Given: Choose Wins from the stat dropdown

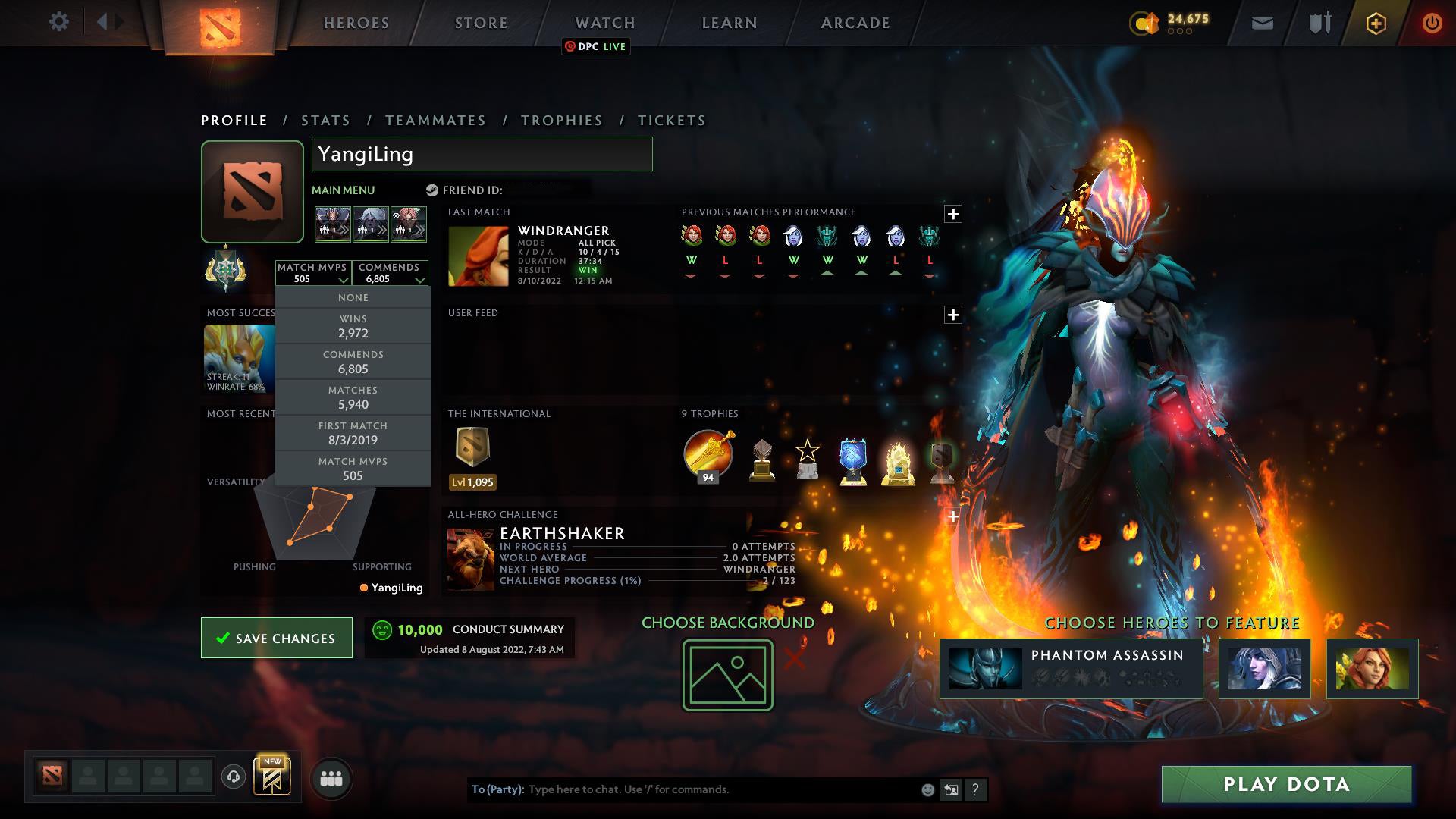Looking at the screenshot, I should pos(353,326).
